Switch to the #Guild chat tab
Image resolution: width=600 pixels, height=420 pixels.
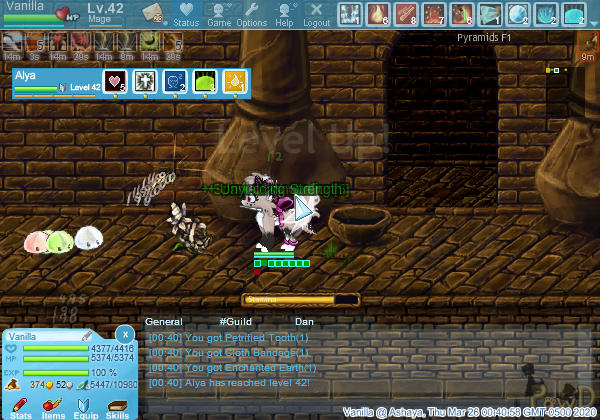[x=236, y=322]
